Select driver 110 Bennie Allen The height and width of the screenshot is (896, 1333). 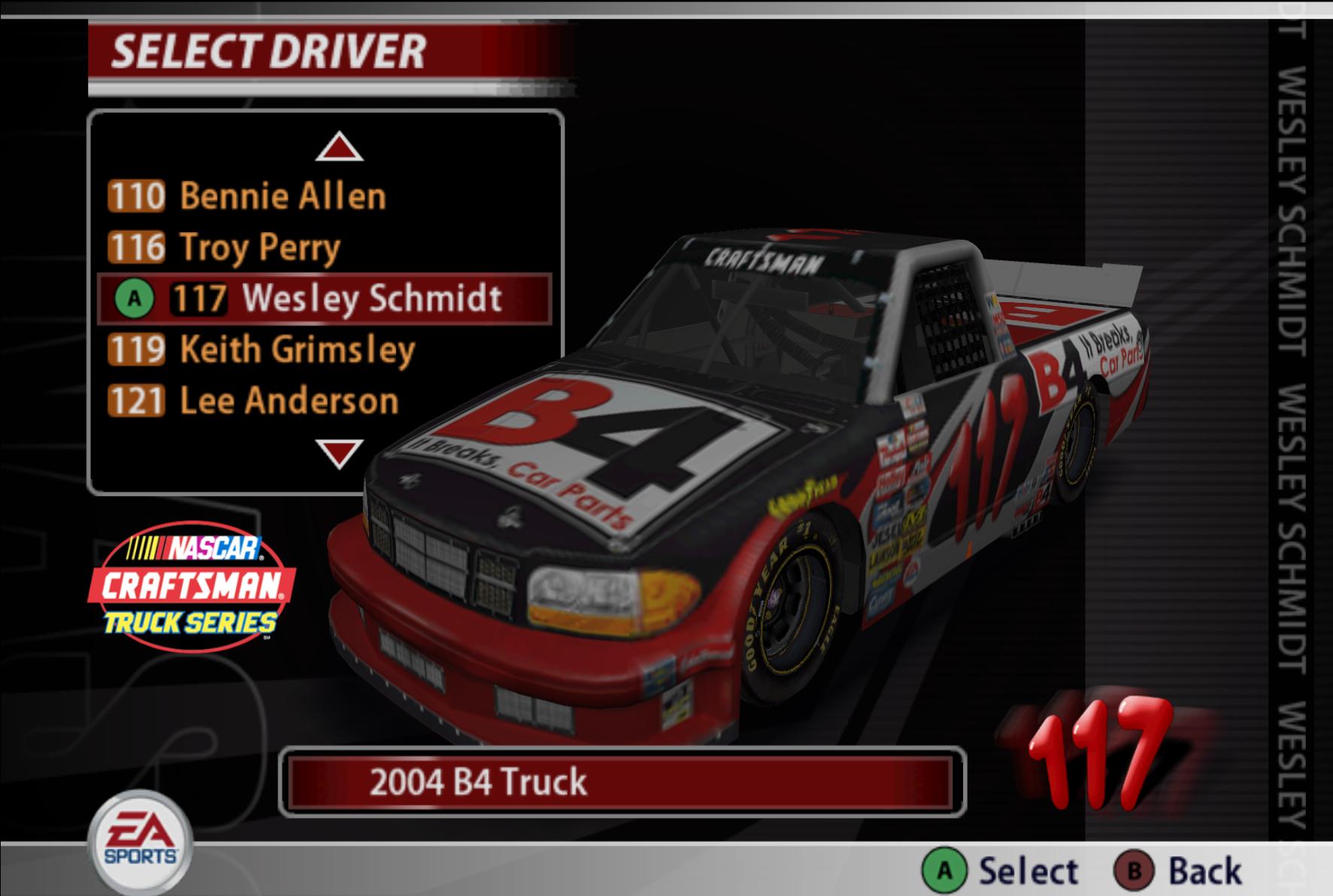[248, 196]
